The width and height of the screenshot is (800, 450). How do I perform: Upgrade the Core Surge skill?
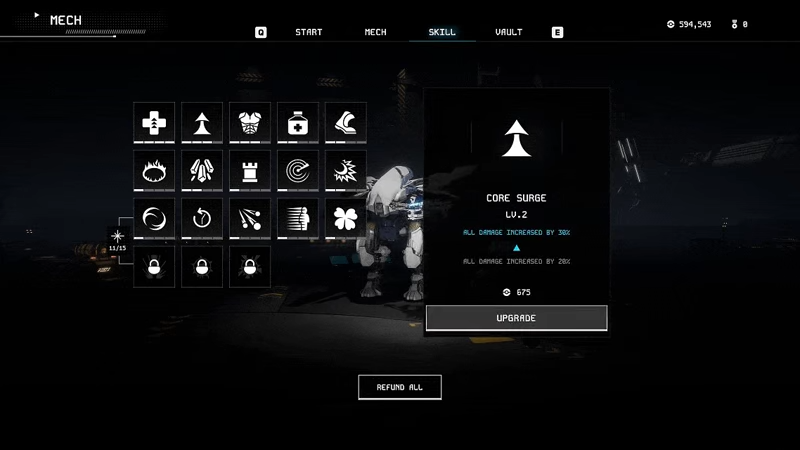(516, 318)
